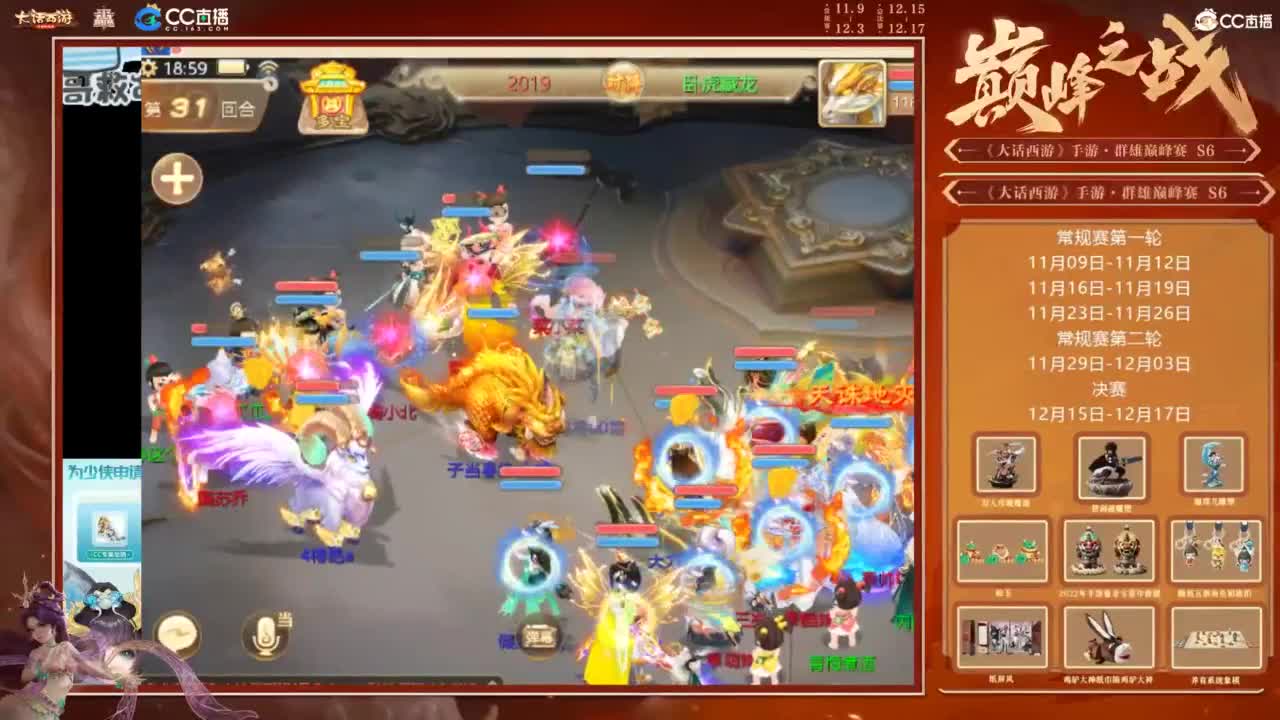
Task: Switch to the 卧虎藏龙 team tab
Action: (722, 85)
